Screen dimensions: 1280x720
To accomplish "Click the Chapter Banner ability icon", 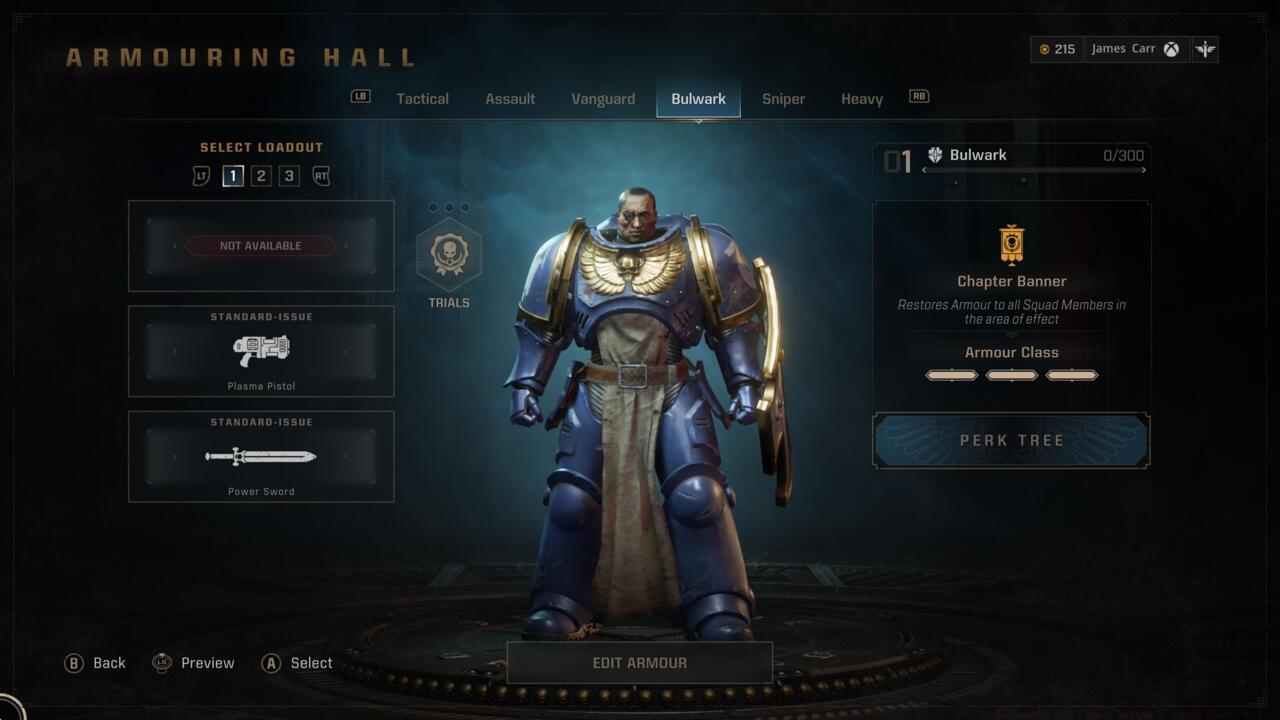I will [1011, 242].
